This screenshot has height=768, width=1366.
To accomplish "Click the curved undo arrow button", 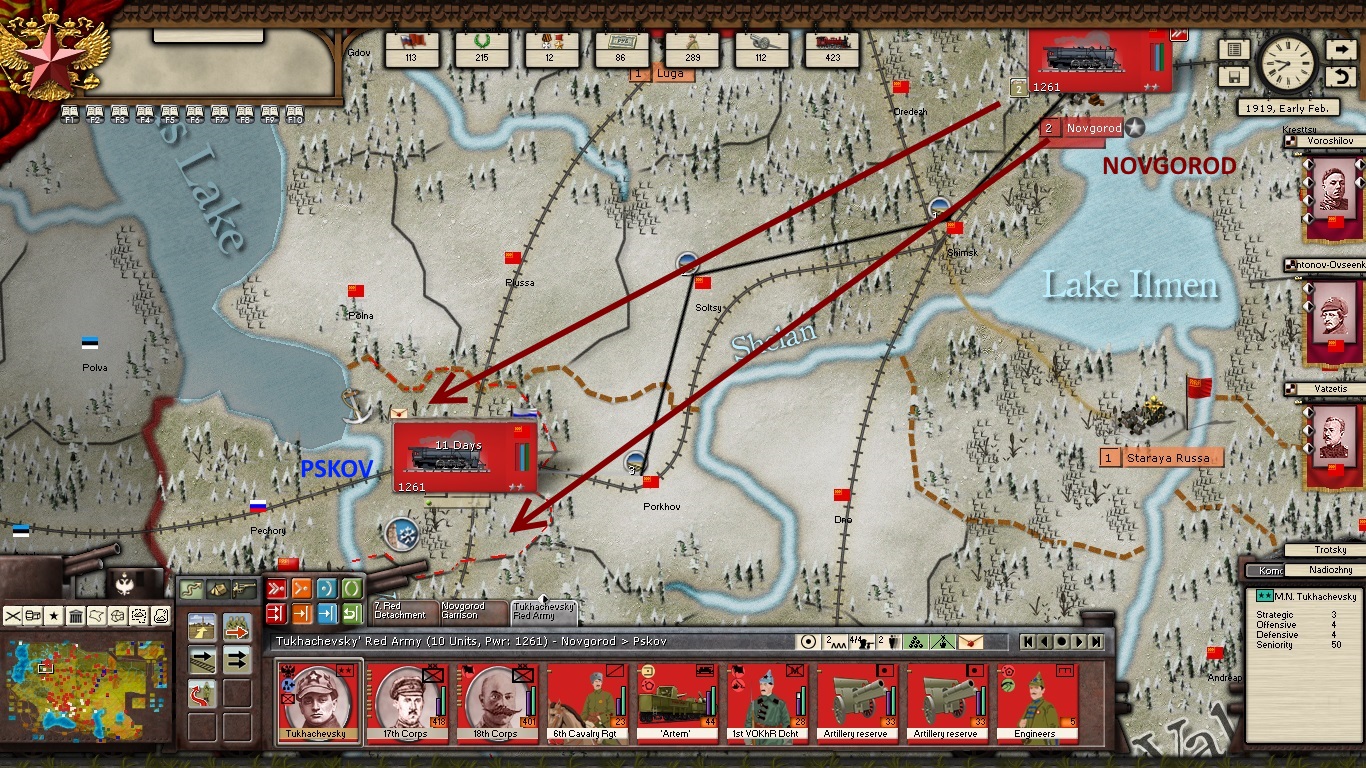I will [1341, 76].
